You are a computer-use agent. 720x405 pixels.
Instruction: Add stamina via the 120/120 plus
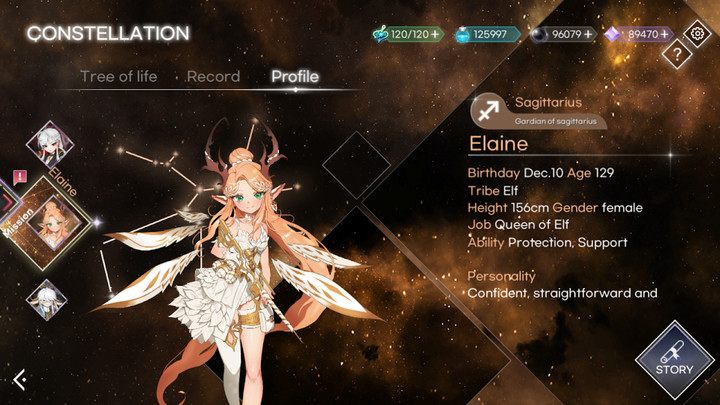pyautogui.click(x=435, y=34)
